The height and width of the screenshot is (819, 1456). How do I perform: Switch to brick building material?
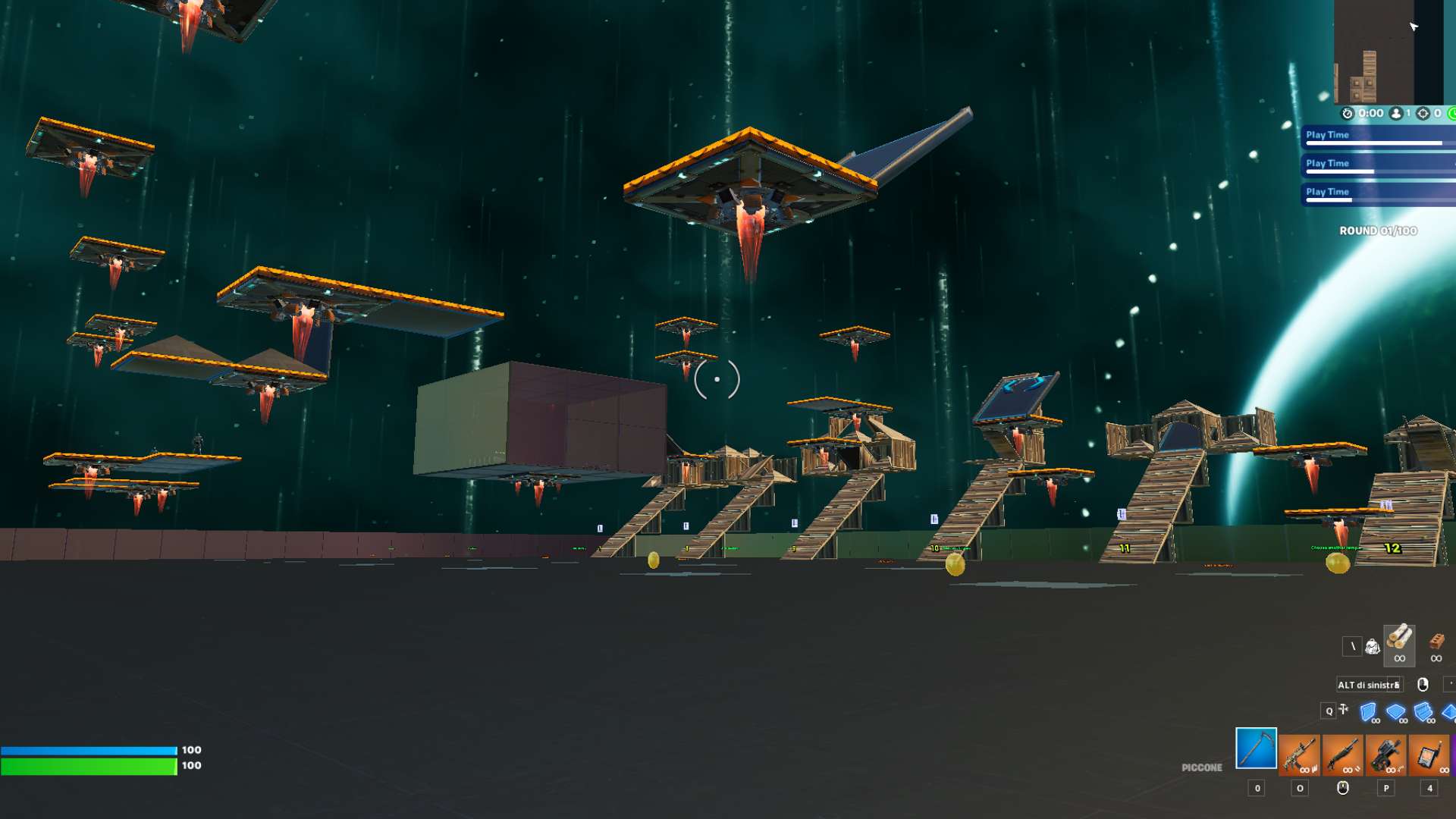pyautogui.click(x=1436, y=643)
